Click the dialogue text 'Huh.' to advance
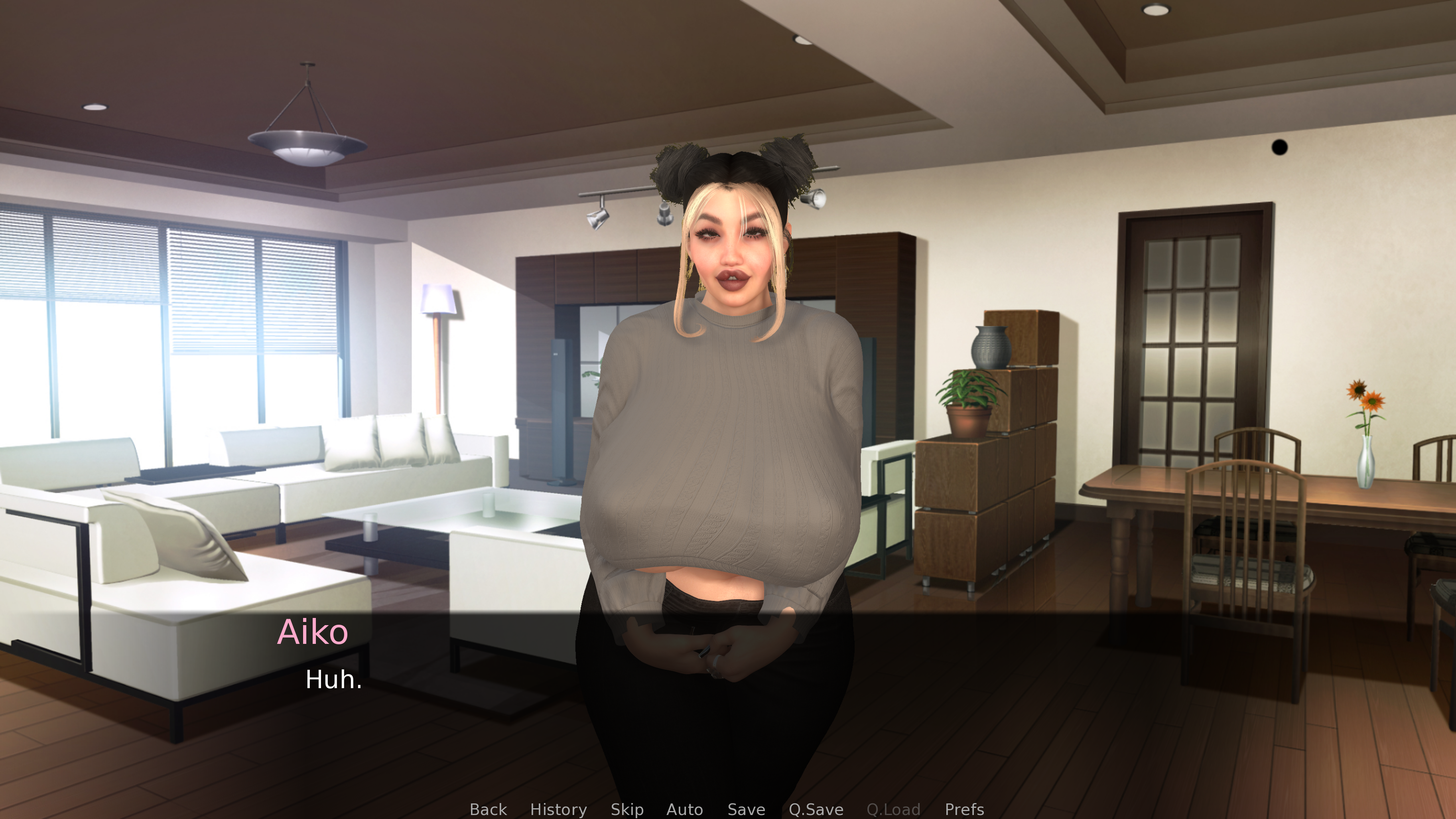 [333, 681]
